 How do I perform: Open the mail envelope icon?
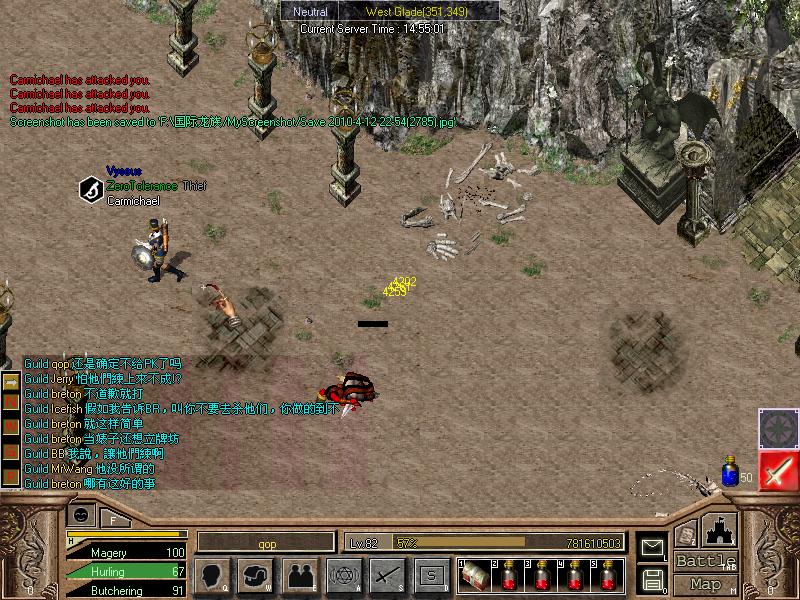tap(652, 546)
